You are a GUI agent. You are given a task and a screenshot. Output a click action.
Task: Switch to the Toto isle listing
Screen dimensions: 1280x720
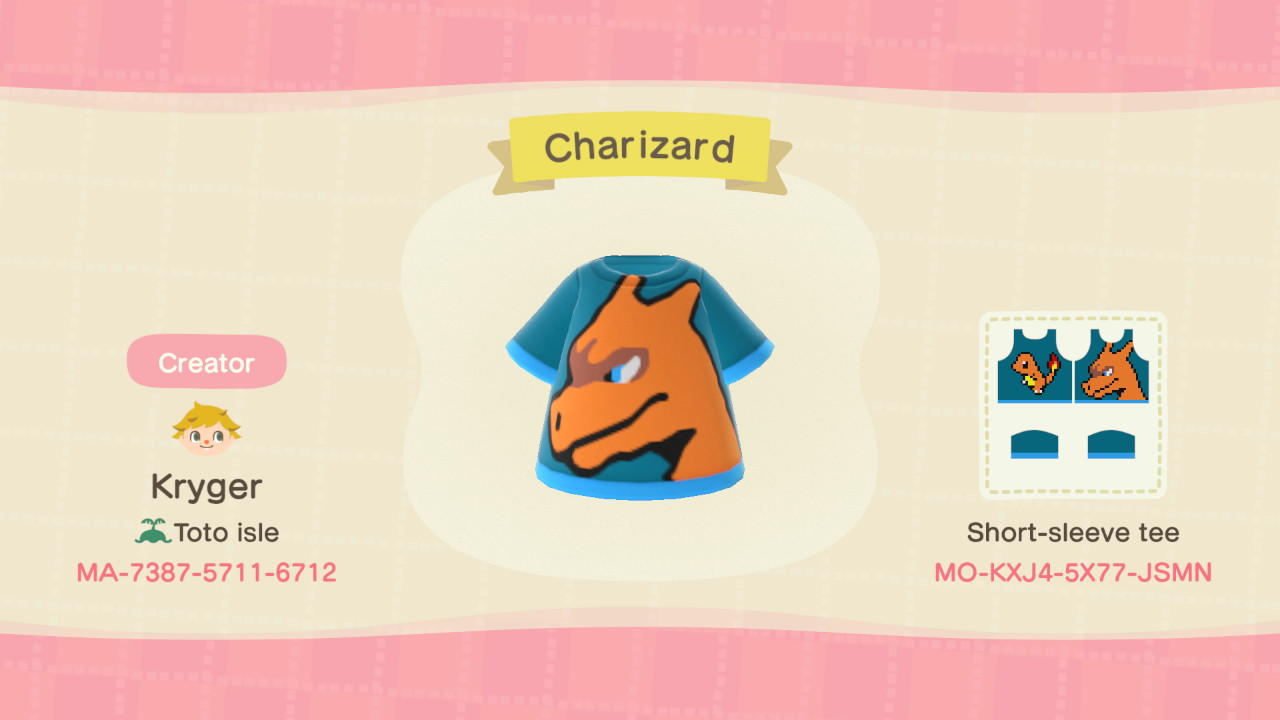point(213,531)
